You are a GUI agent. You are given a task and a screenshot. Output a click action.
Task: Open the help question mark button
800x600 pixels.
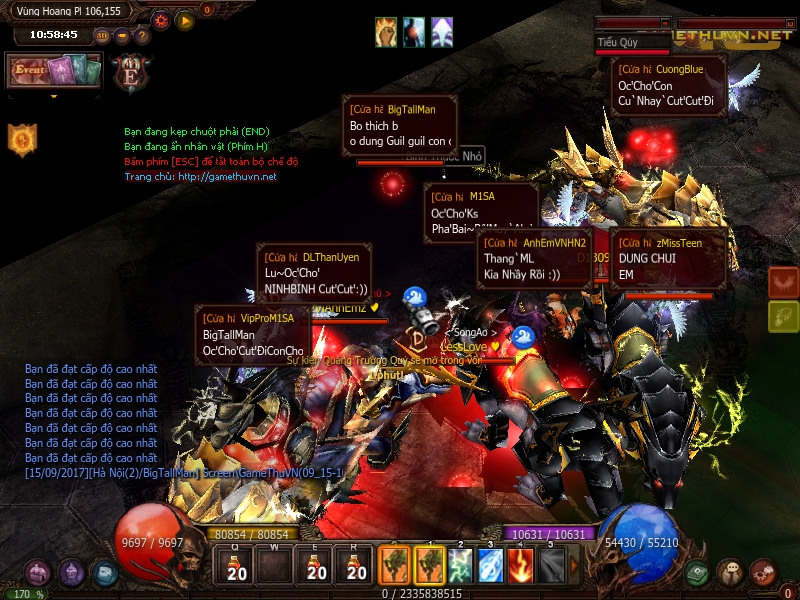click(142, 35)
